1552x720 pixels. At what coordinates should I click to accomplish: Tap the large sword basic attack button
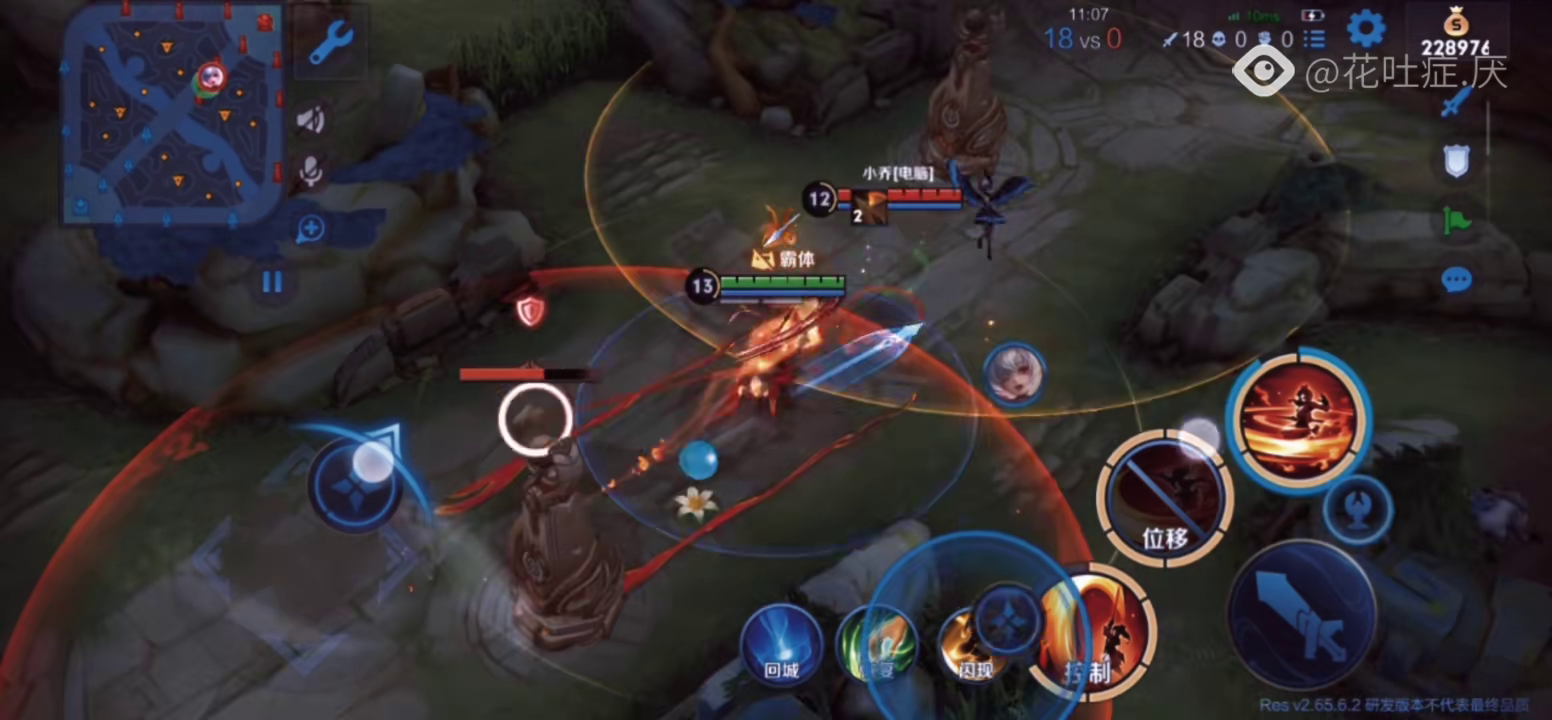point(1302,615)
